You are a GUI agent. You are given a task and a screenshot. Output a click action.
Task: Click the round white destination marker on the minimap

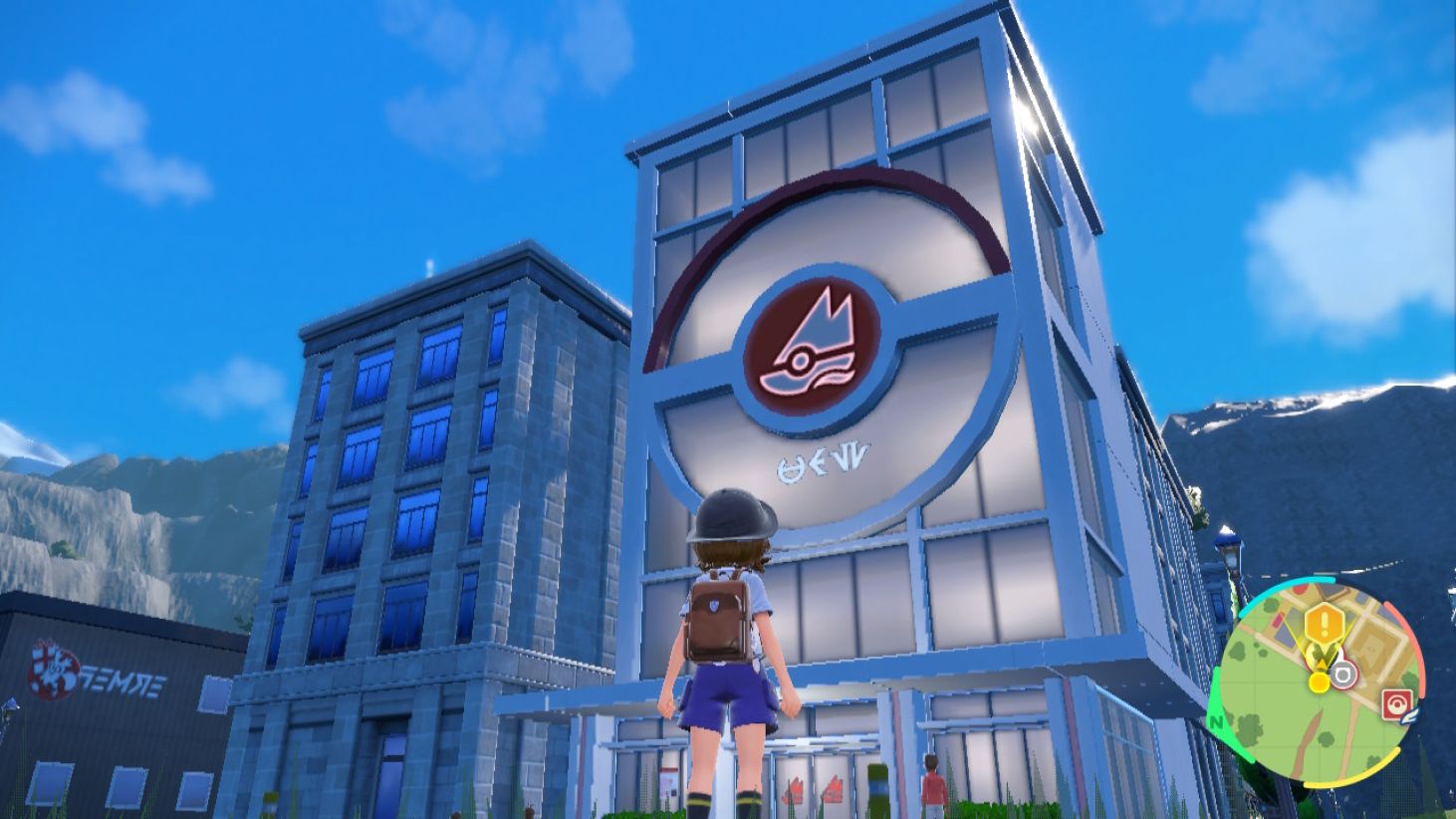(x=1344, y=675)
